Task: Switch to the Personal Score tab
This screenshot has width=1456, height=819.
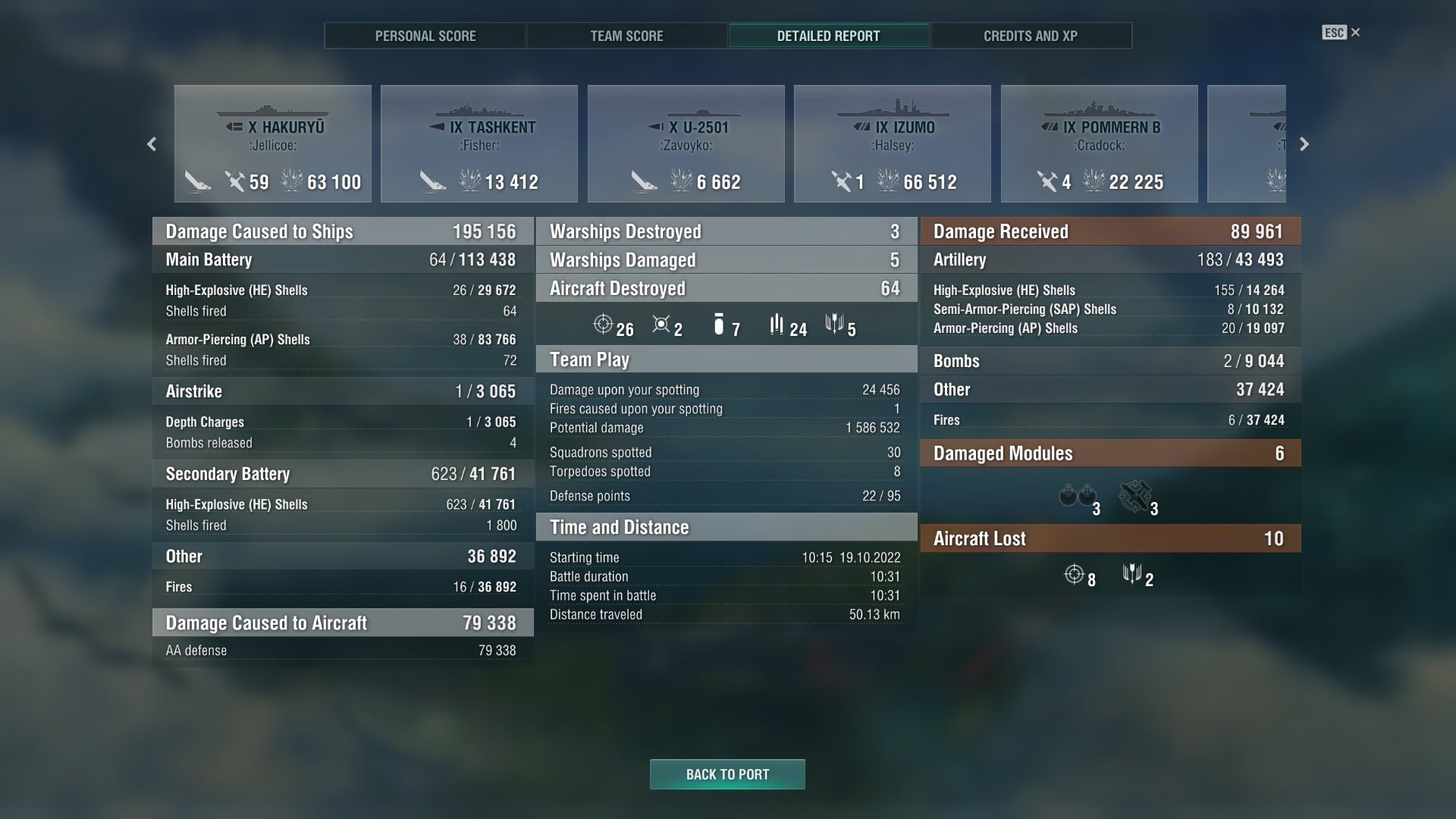Action: (425, 36)
